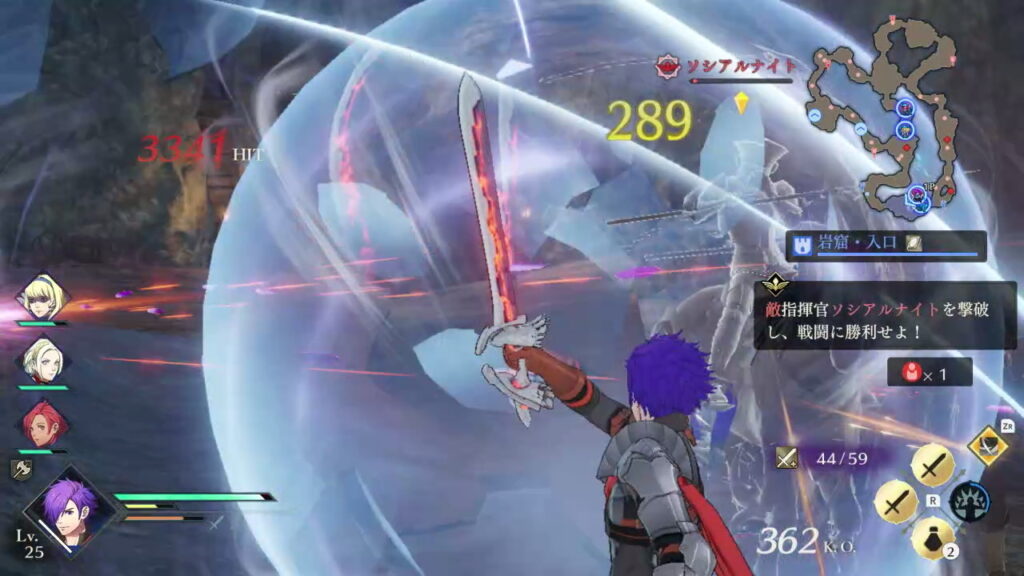Select the 岩窟・入口 stronghold label

pyautogui.click(x=884, y=245)
